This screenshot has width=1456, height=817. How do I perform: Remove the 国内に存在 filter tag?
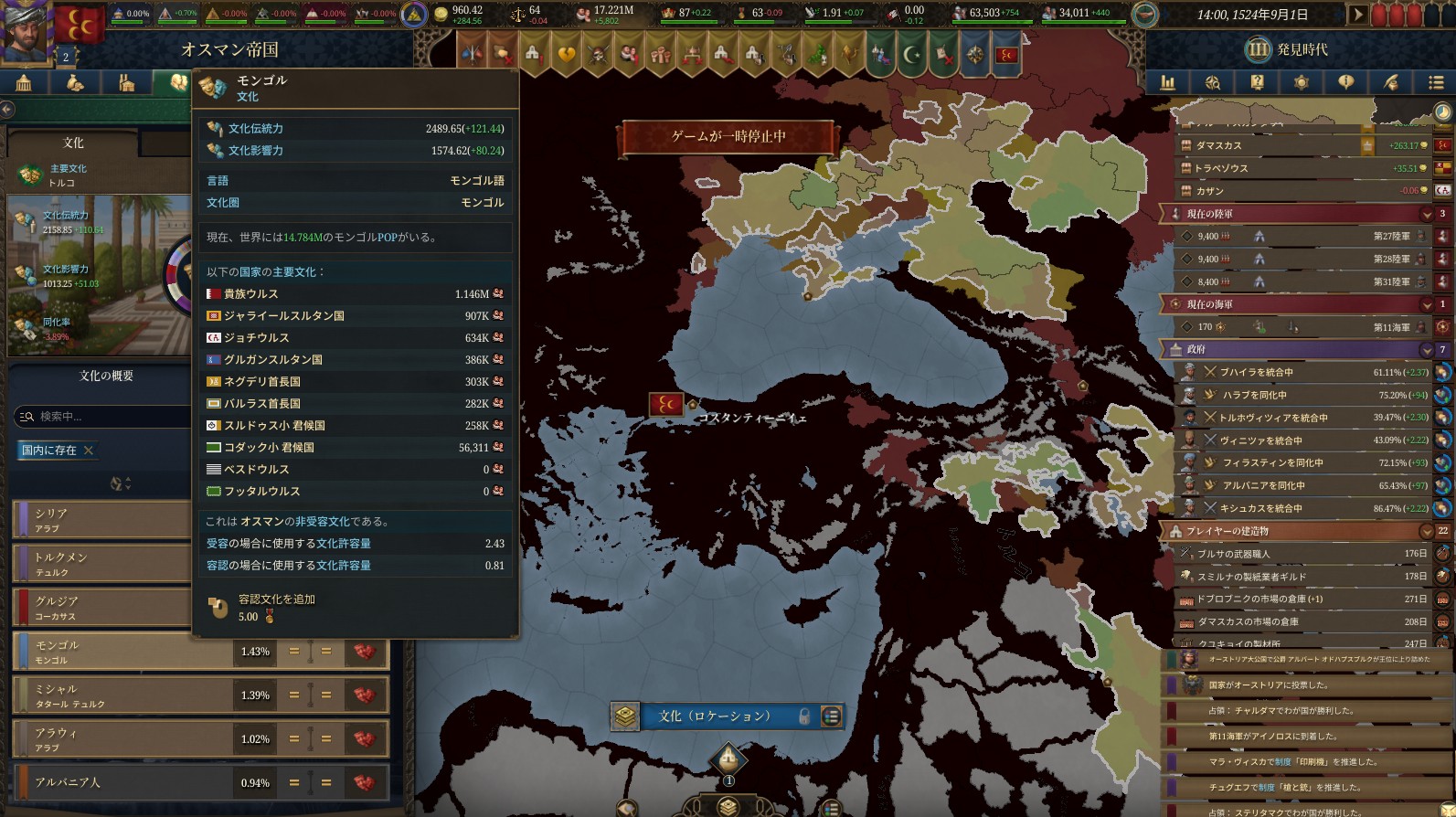tap(89, 450)
